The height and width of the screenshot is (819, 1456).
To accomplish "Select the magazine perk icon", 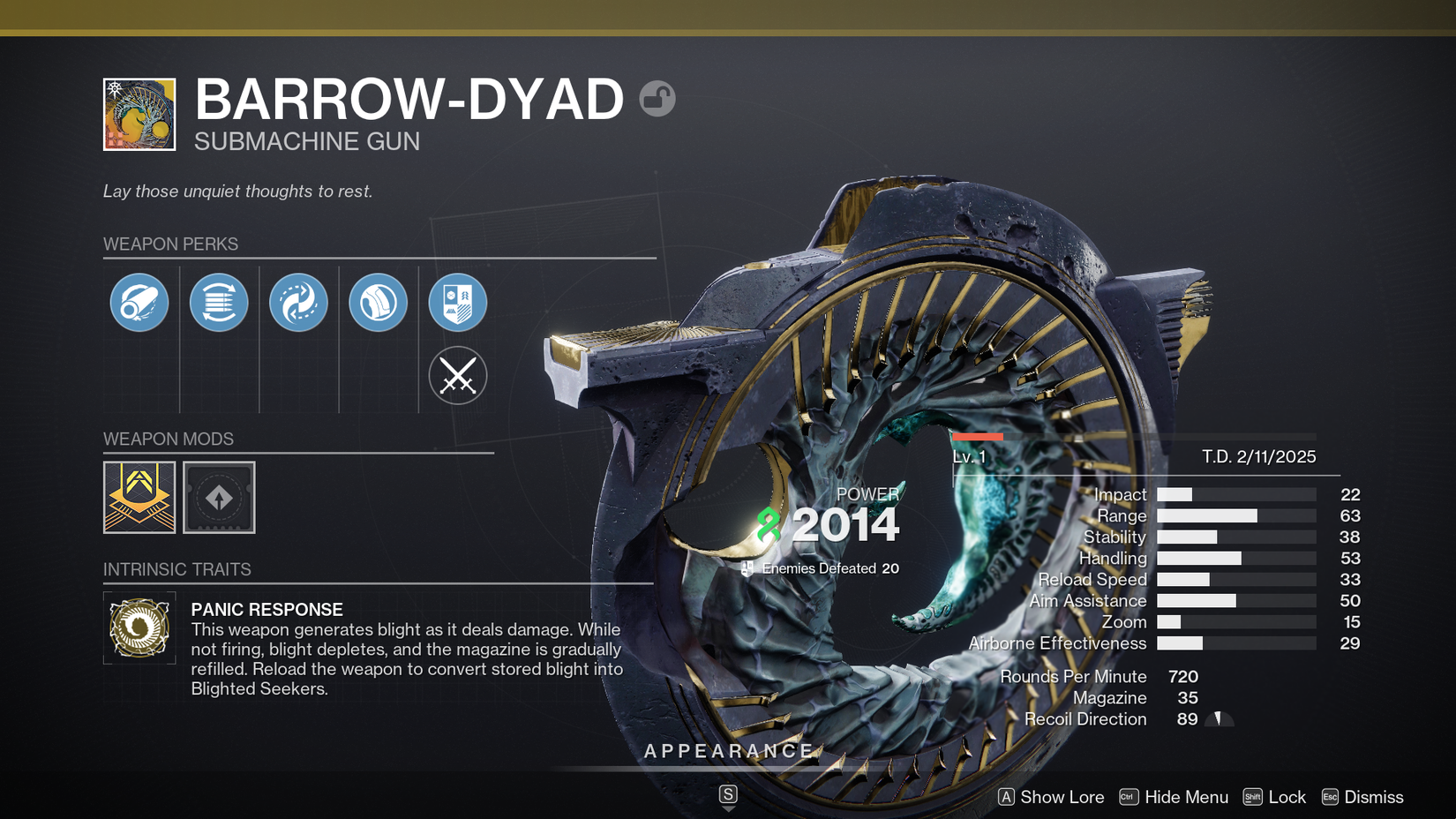I will (x=218, y=302).
